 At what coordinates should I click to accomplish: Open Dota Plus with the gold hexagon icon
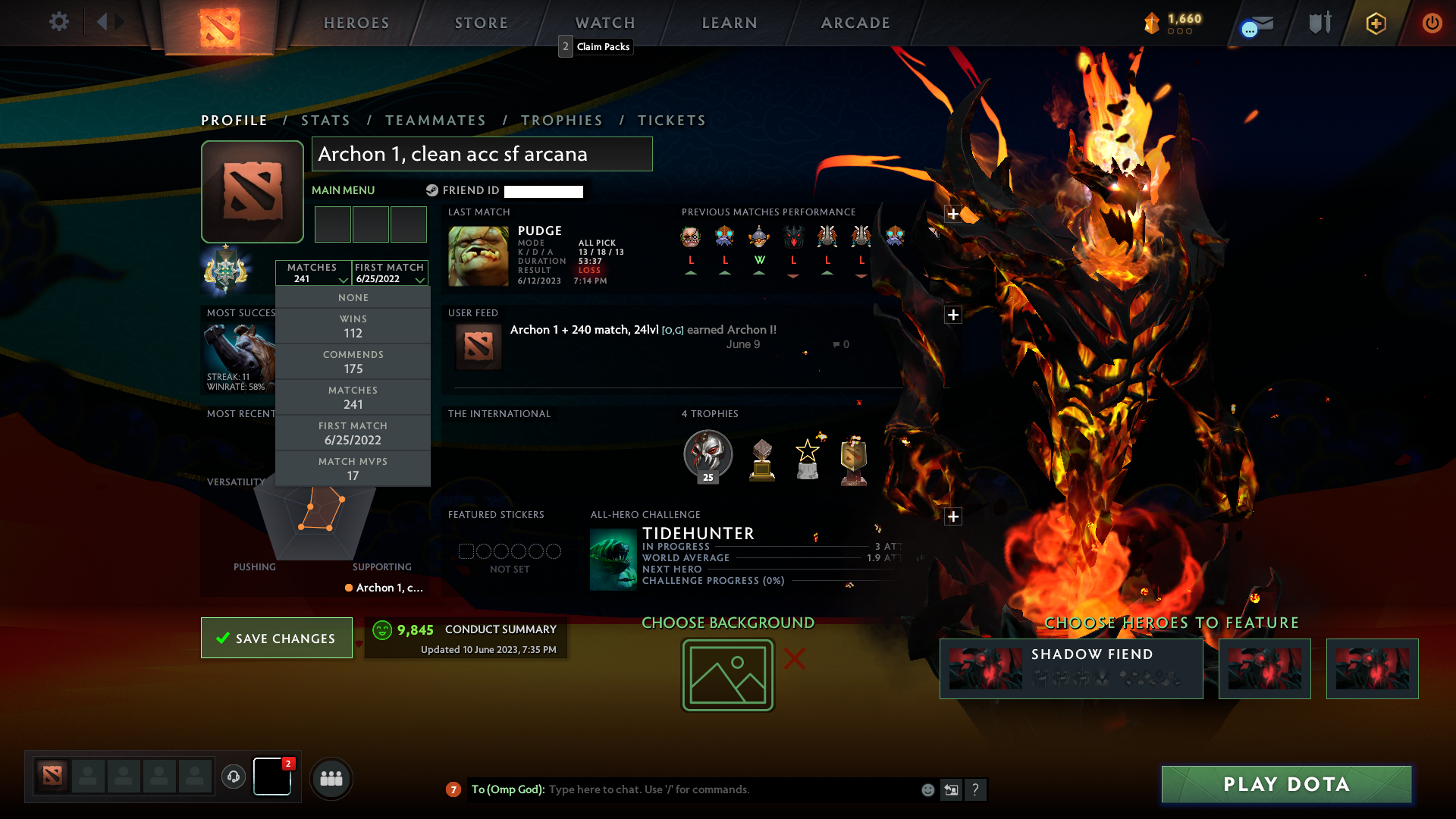1375,22
